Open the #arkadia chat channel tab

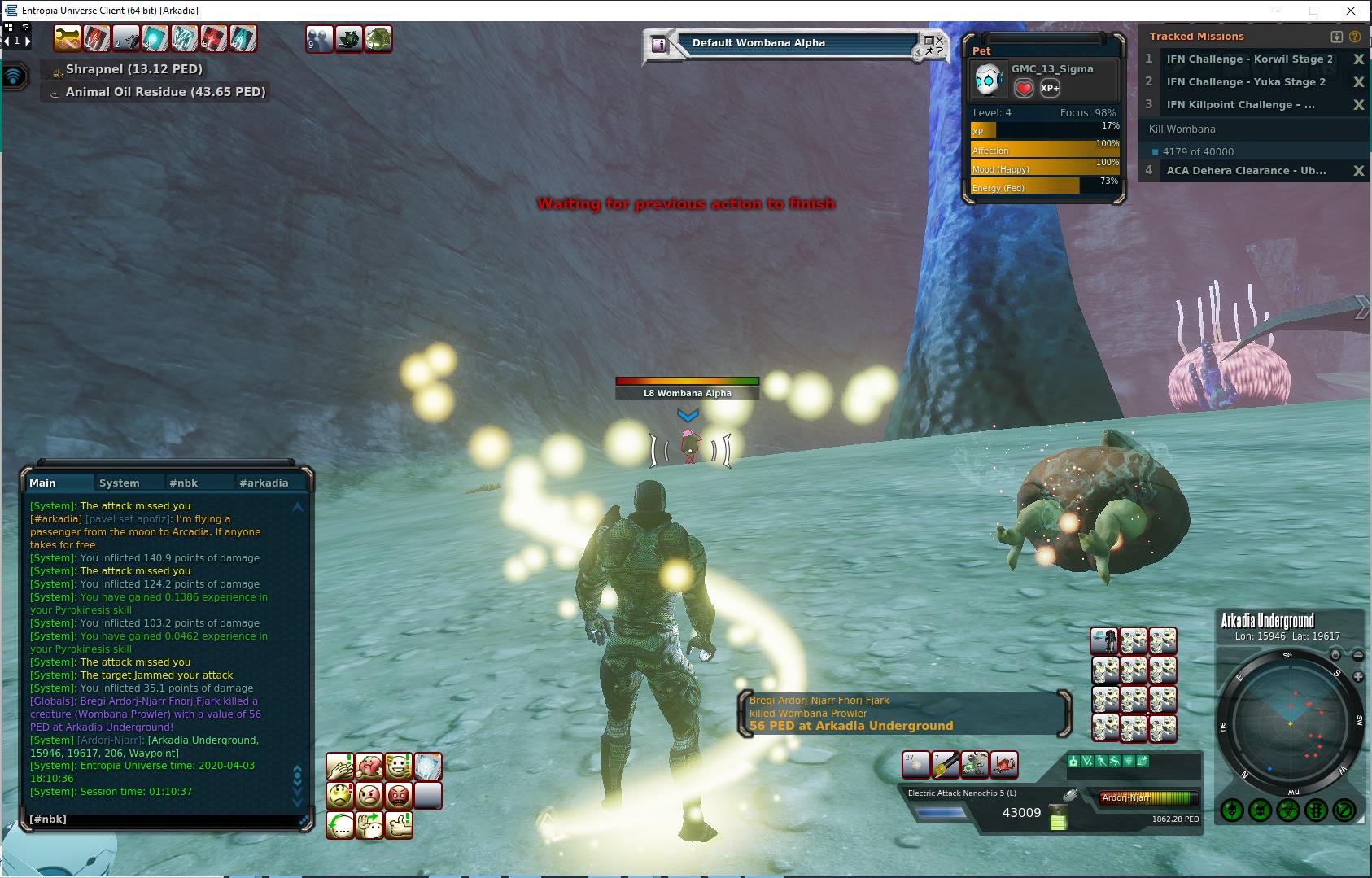(x=264, y=483)
